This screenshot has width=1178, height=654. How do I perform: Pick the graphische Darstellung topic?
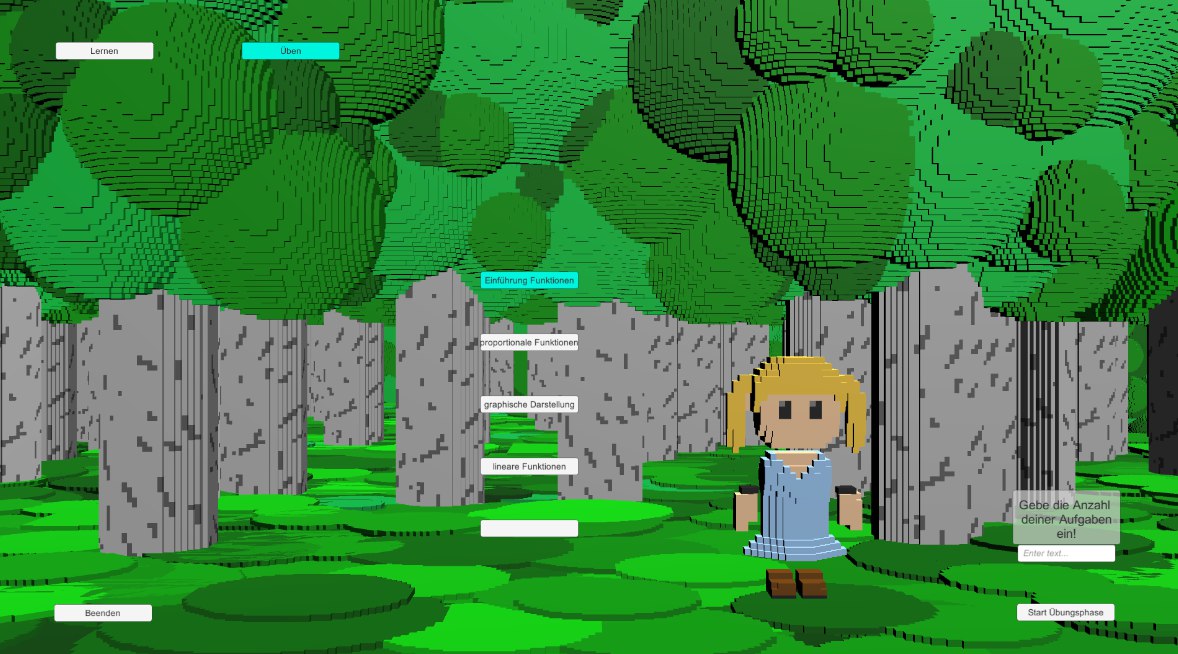pyautogui.click(x=529, y=405)
